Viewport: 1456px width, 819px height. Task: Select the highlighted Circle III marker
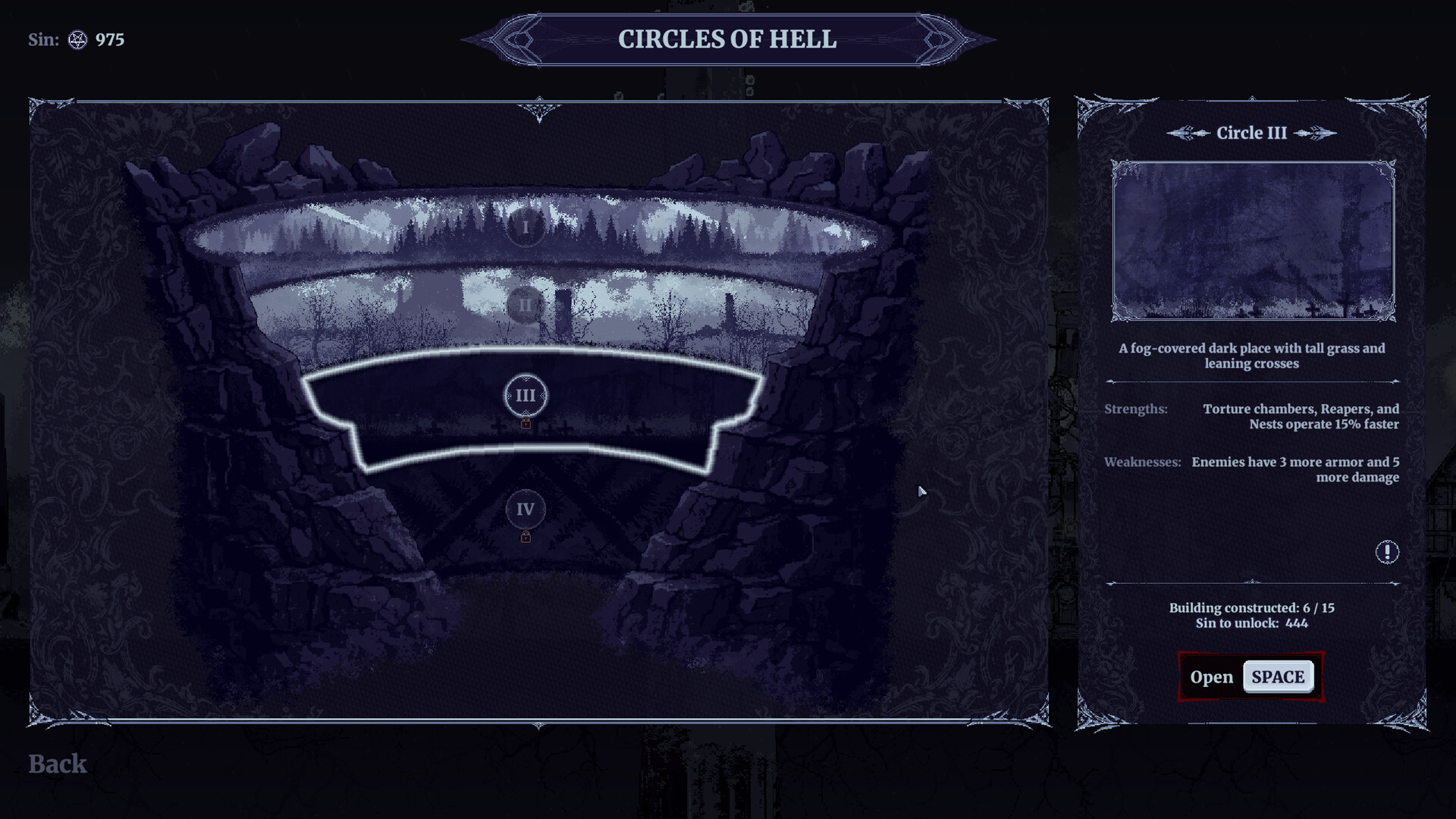526,395
